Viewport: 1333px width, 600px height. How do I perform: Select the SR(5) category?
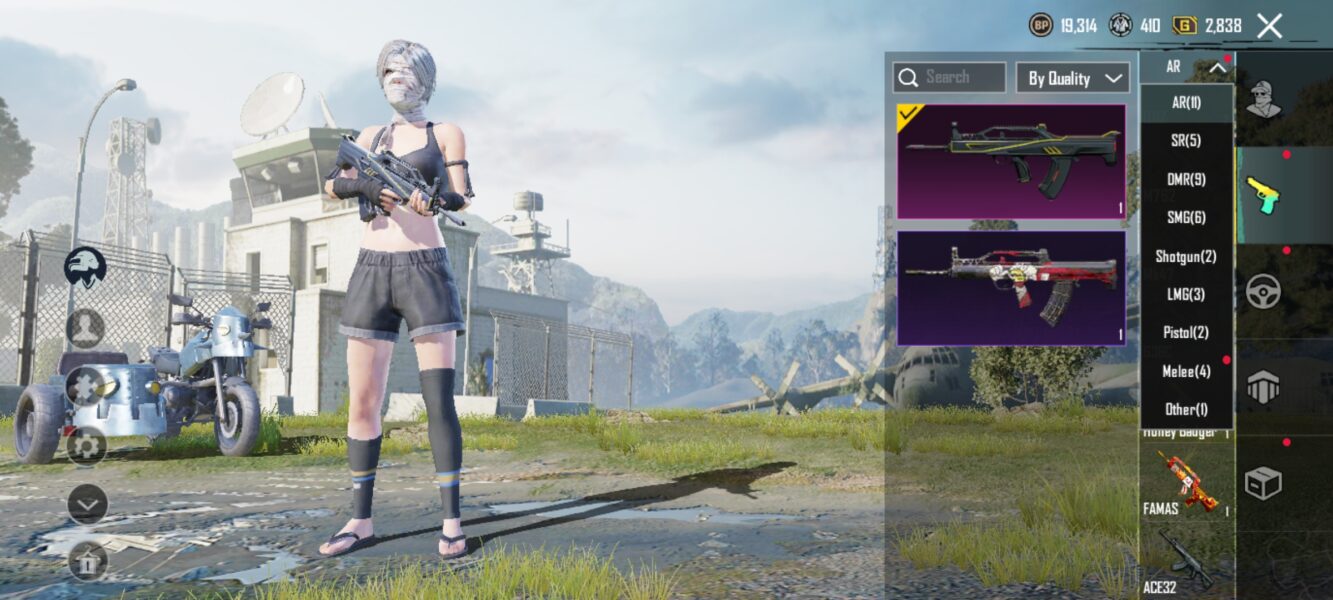click(x=1186, y=141)
